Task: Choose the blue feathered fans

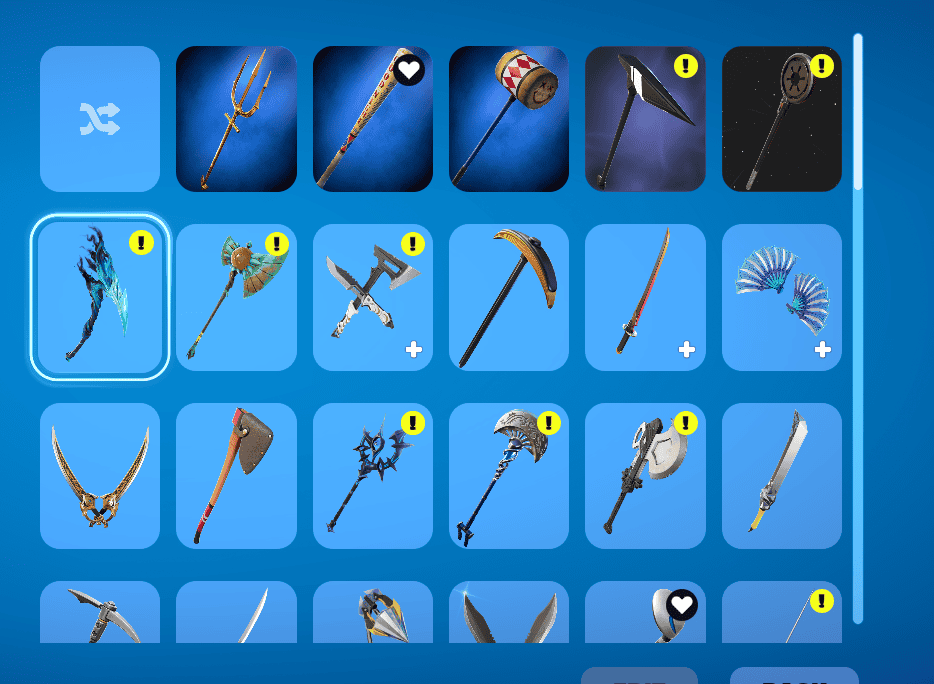Action: point(781,297)
